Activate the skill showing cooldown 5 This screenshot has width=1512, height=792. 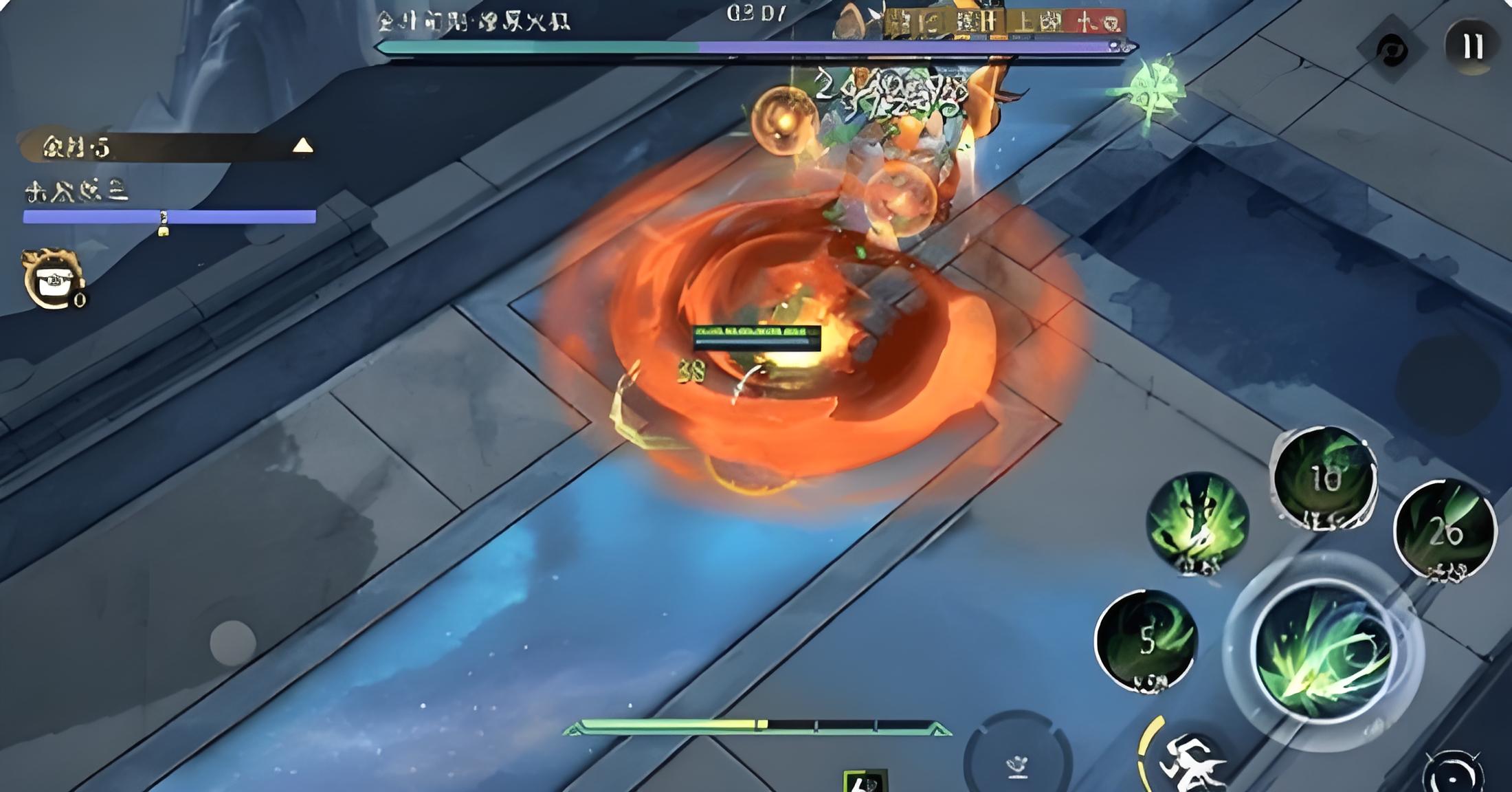coord(1146,641)
